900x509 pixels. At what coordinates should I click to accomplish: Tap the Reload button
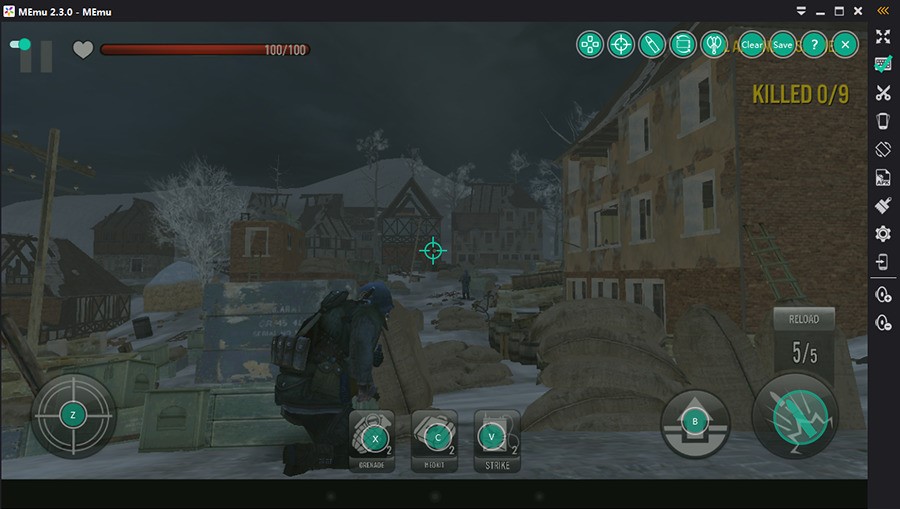[803, 319]
